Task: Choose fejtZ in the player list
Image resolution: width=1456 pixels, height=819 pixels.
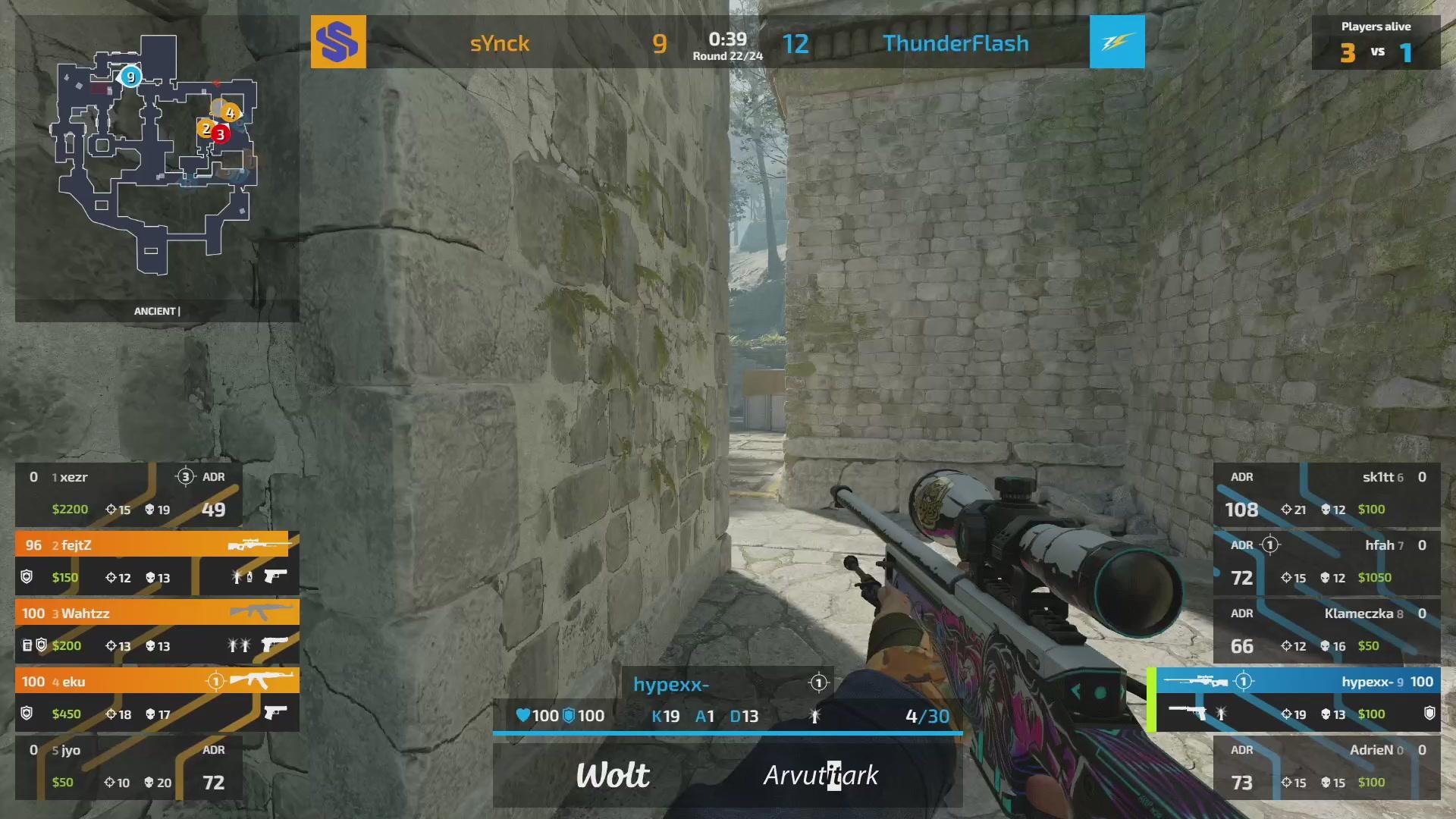Action: pos(157,562)
